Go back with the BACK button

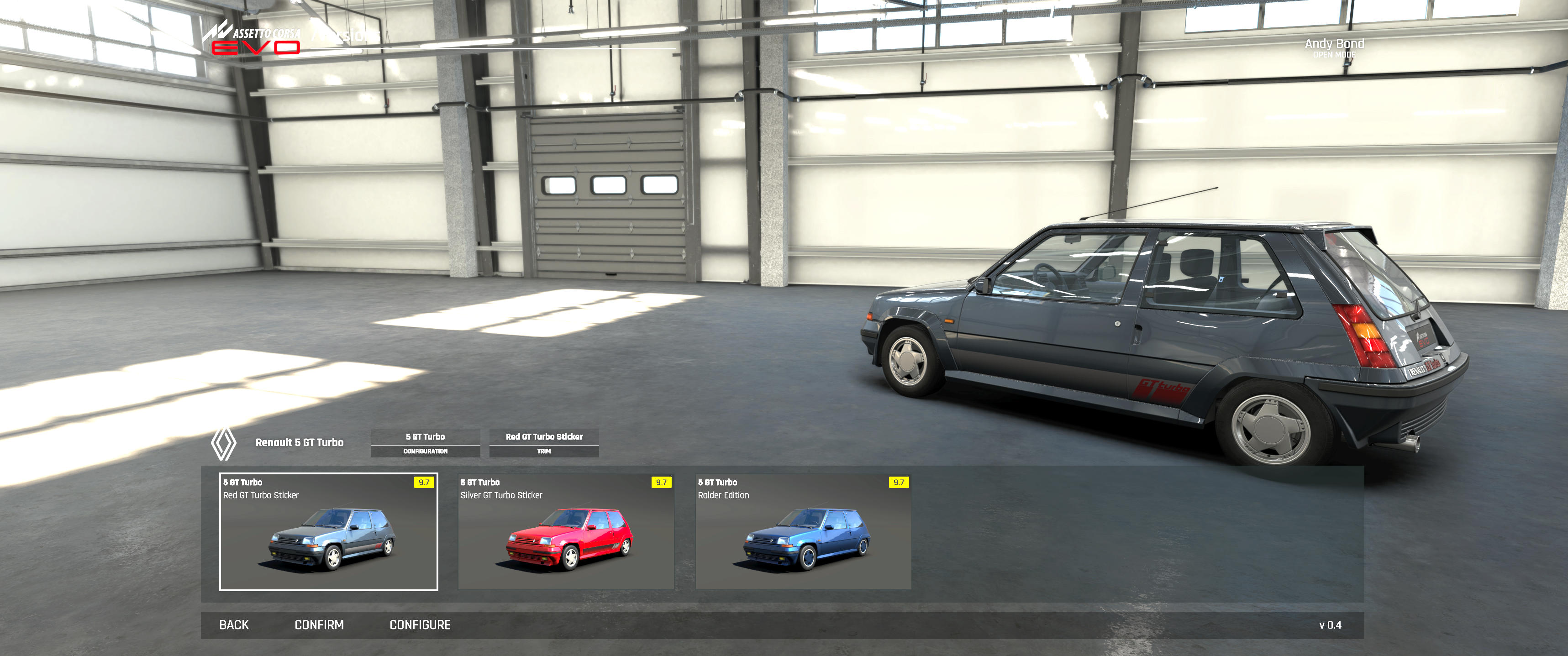234,625
